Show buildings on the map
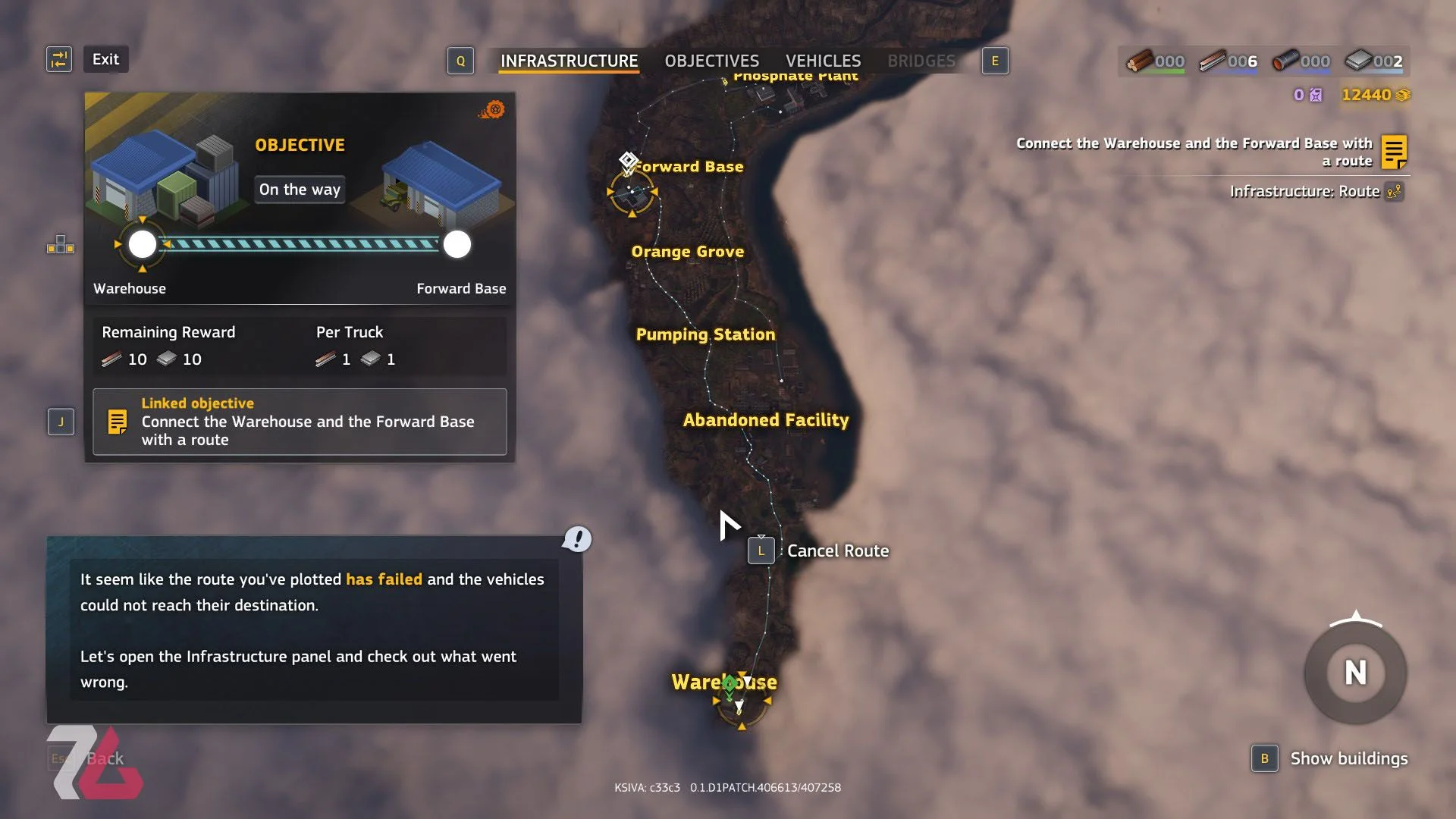This screenshot has height=819, width=1456. [x=1348, y=758]
